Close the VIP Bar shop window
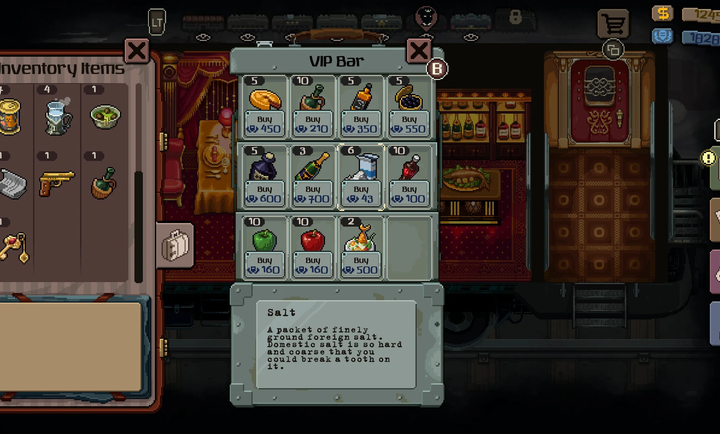 click(419, 52)
